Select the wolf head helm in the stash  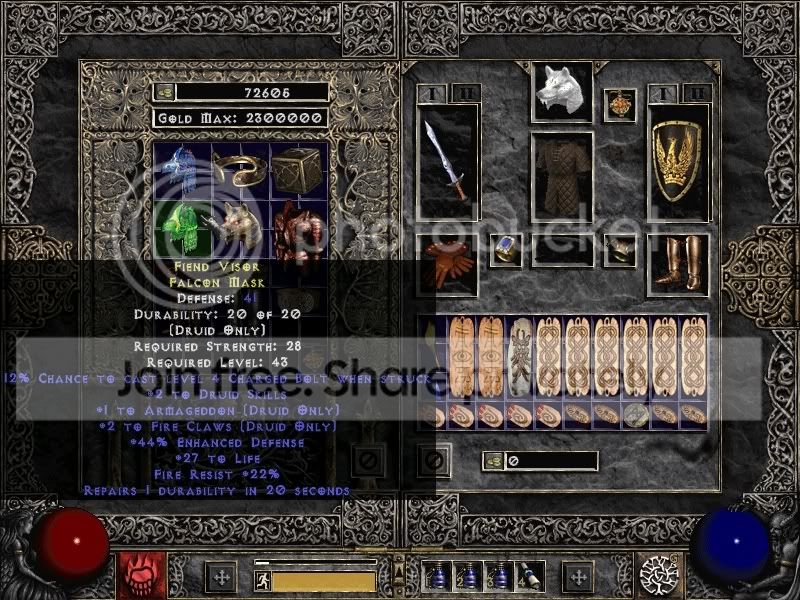click(240, 224)
